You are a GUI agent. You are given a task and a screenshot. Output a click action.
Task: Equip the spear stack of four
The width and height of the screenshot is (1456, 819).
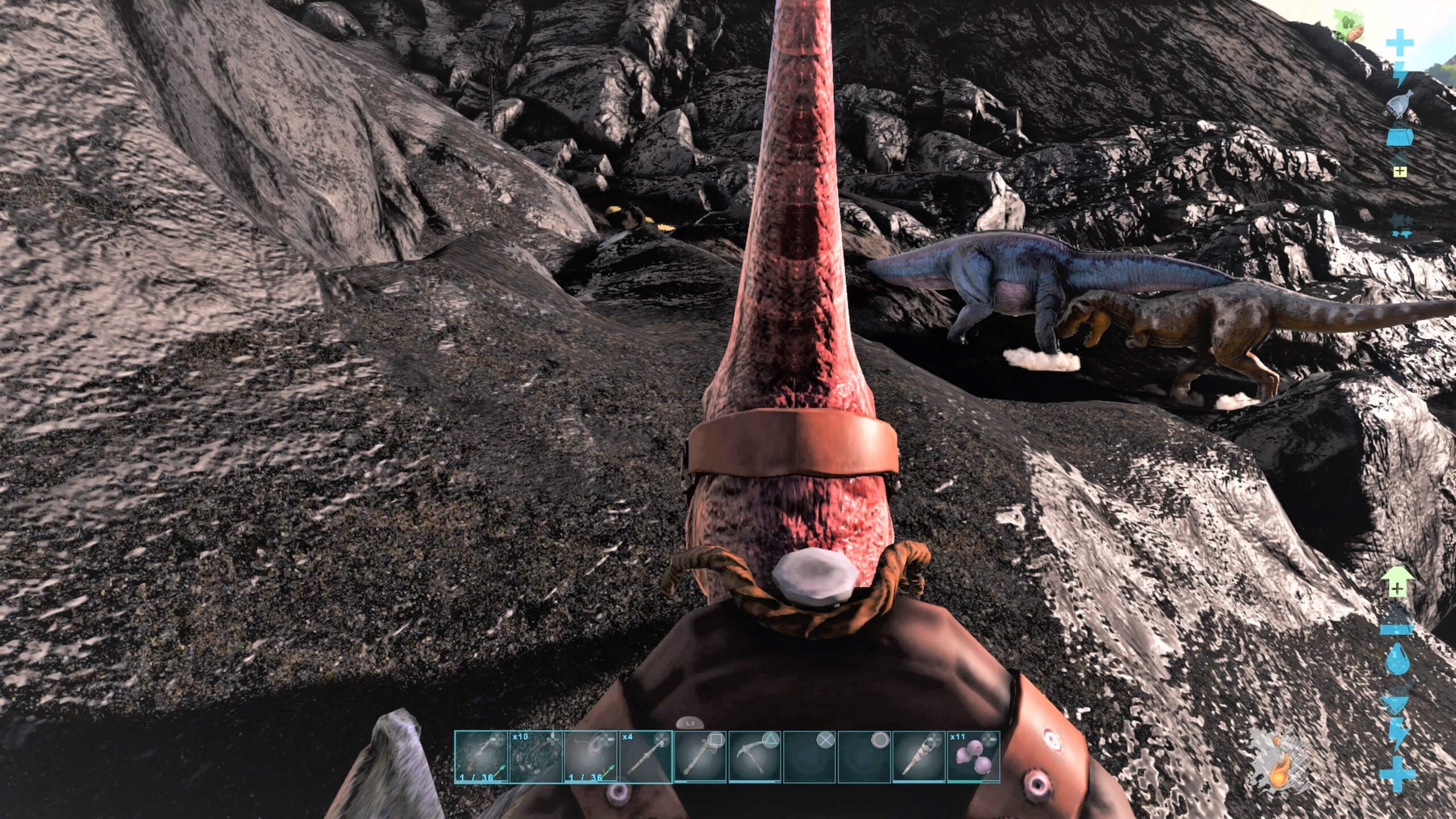pos(645,757)
